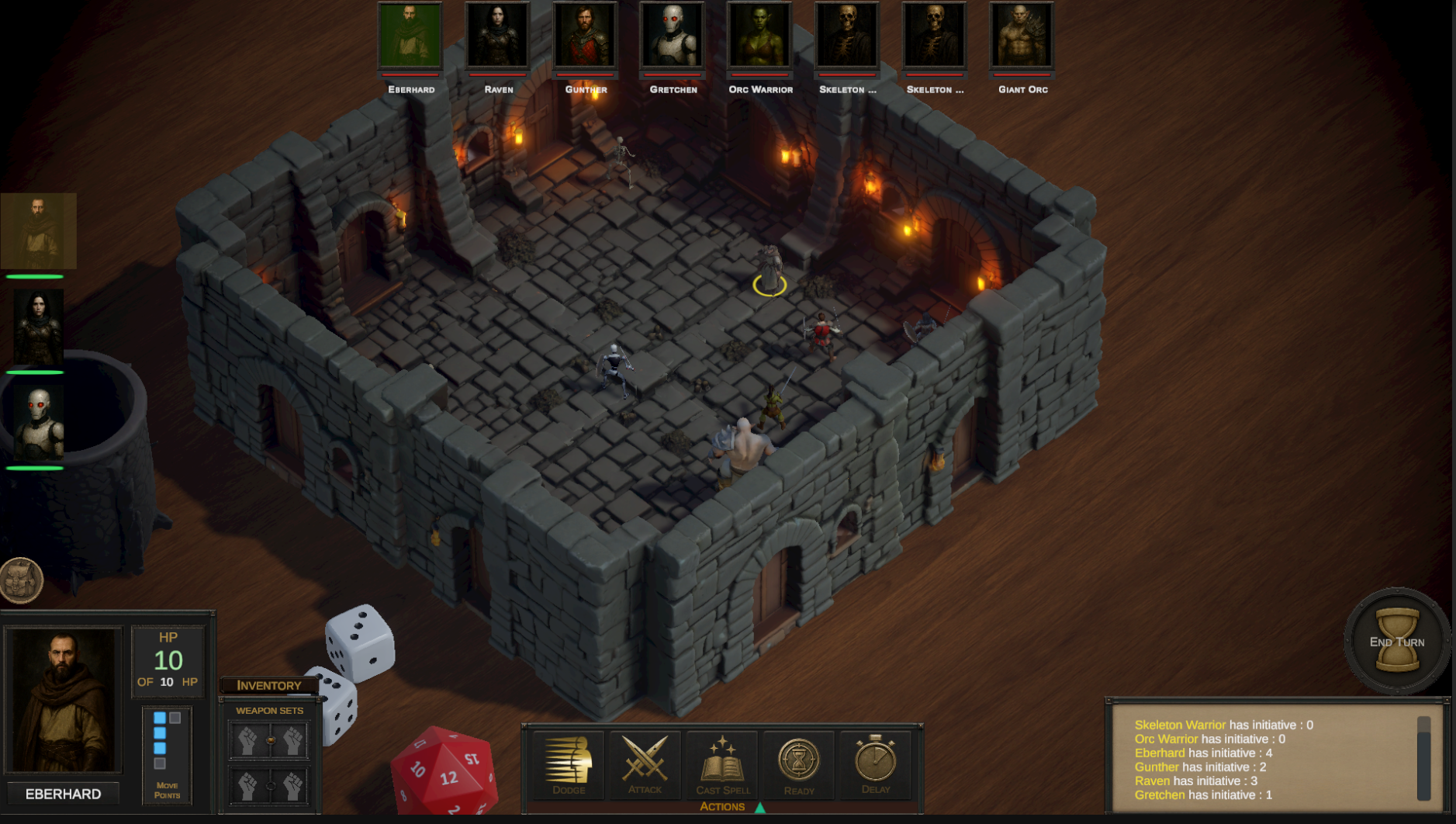Click Gunther's portrait in turn order

click(x=586, y=36)
